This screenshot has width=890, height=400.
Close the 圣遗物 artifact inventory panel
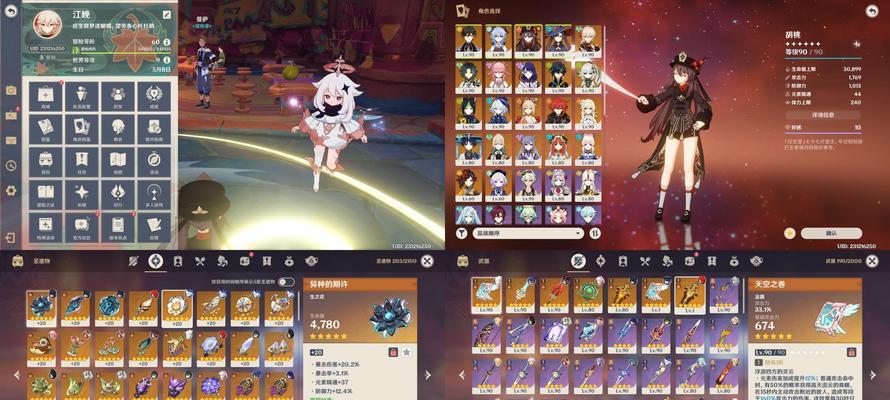coord(427,261)
